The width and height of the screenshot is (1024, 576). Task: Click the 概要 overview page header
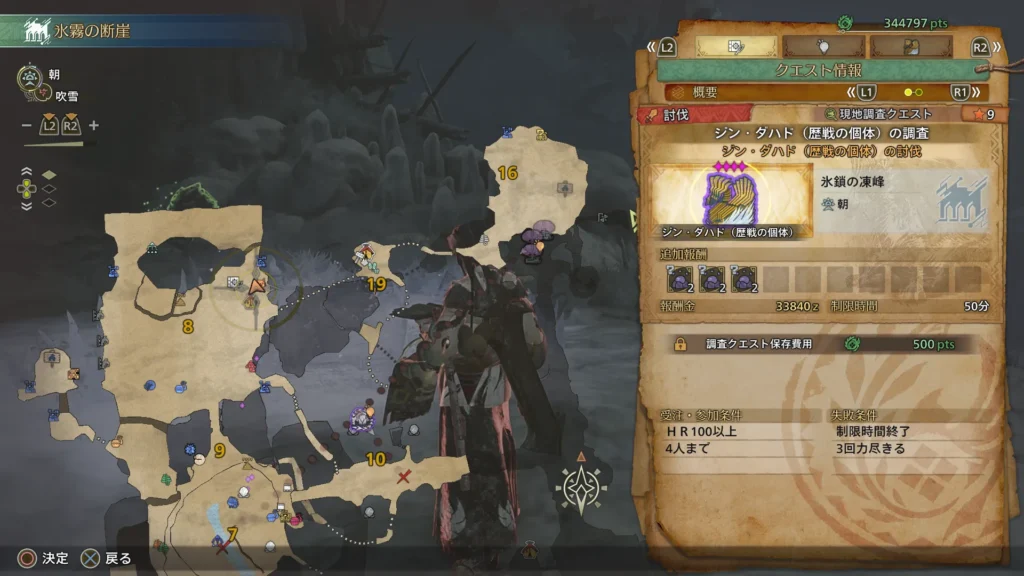(705, 92)
